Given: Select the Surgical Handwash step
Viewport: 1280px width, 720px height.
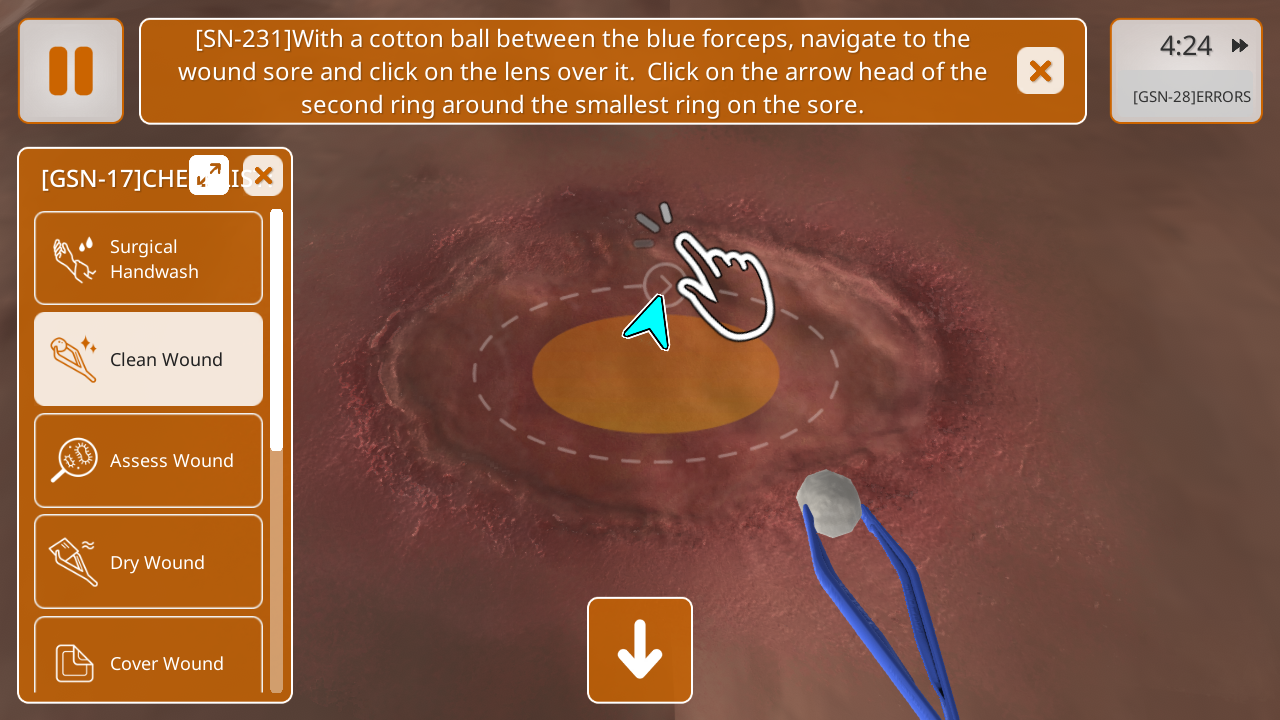Looking at the screenshot, I should pyautogui.click(x=149, y=258).
